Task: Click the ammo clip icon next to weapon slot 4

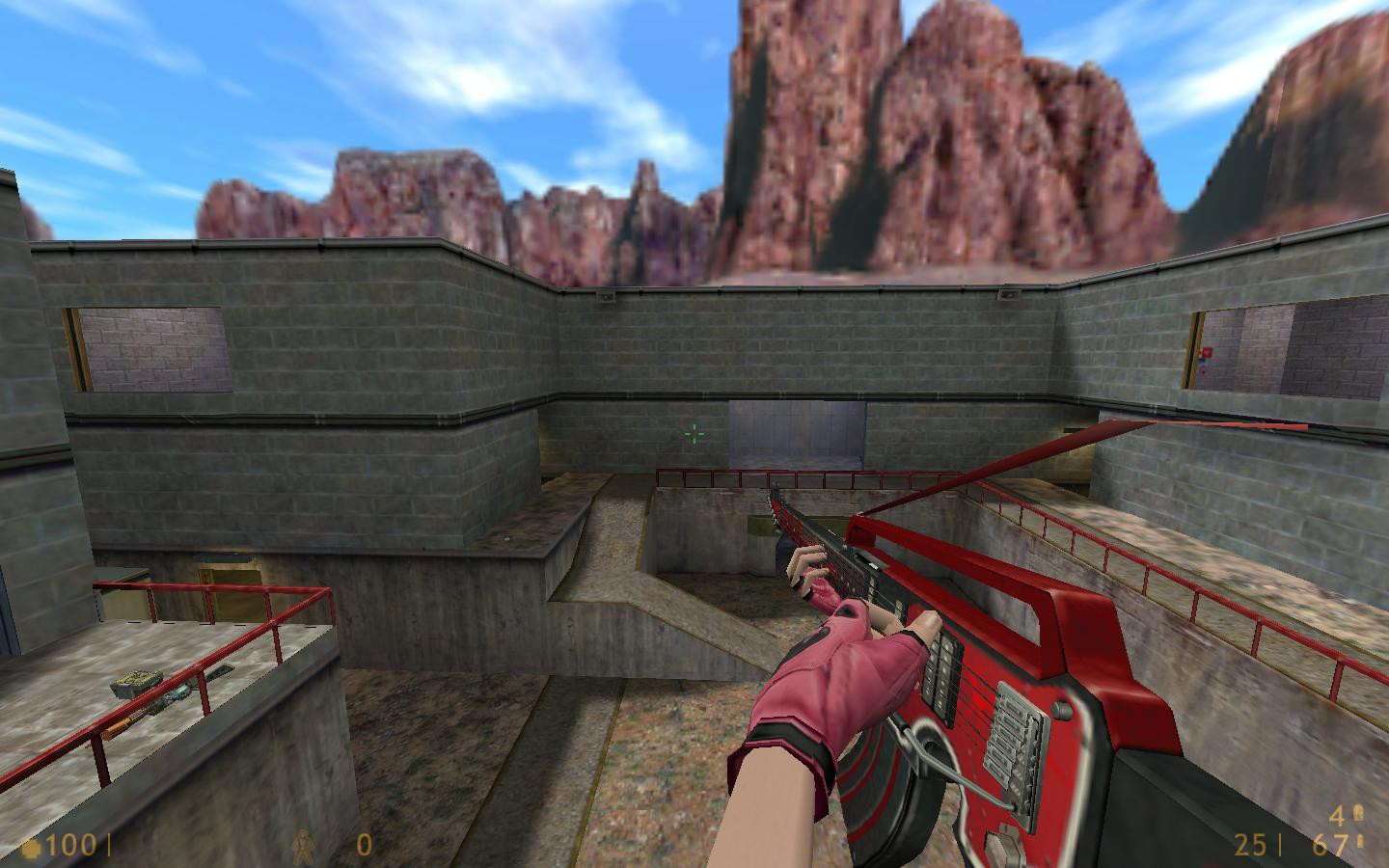Action: [1360, 815]
